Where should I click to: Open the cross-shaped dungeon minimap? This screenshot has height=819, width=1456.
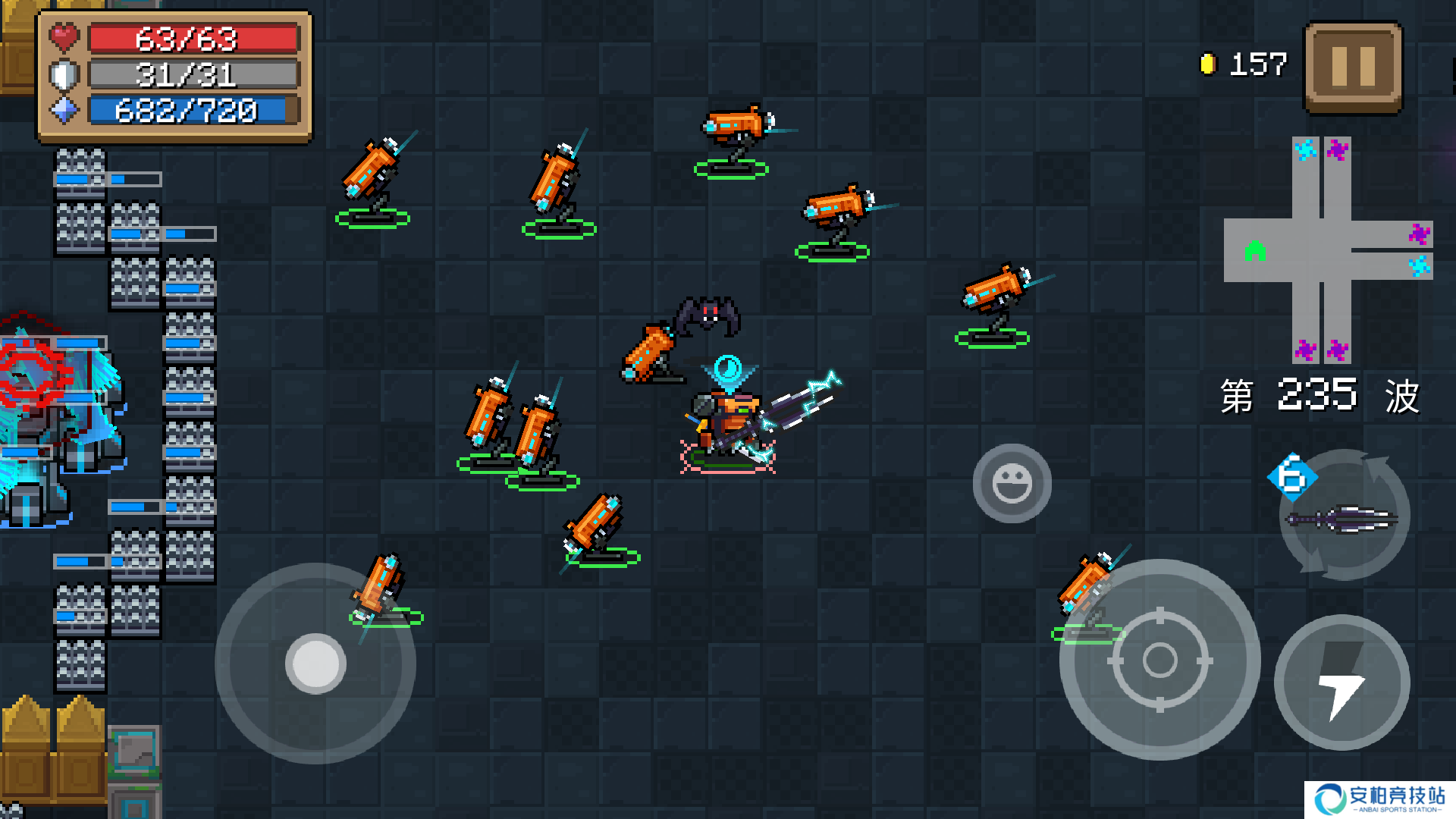click(x=1327, y=249)
